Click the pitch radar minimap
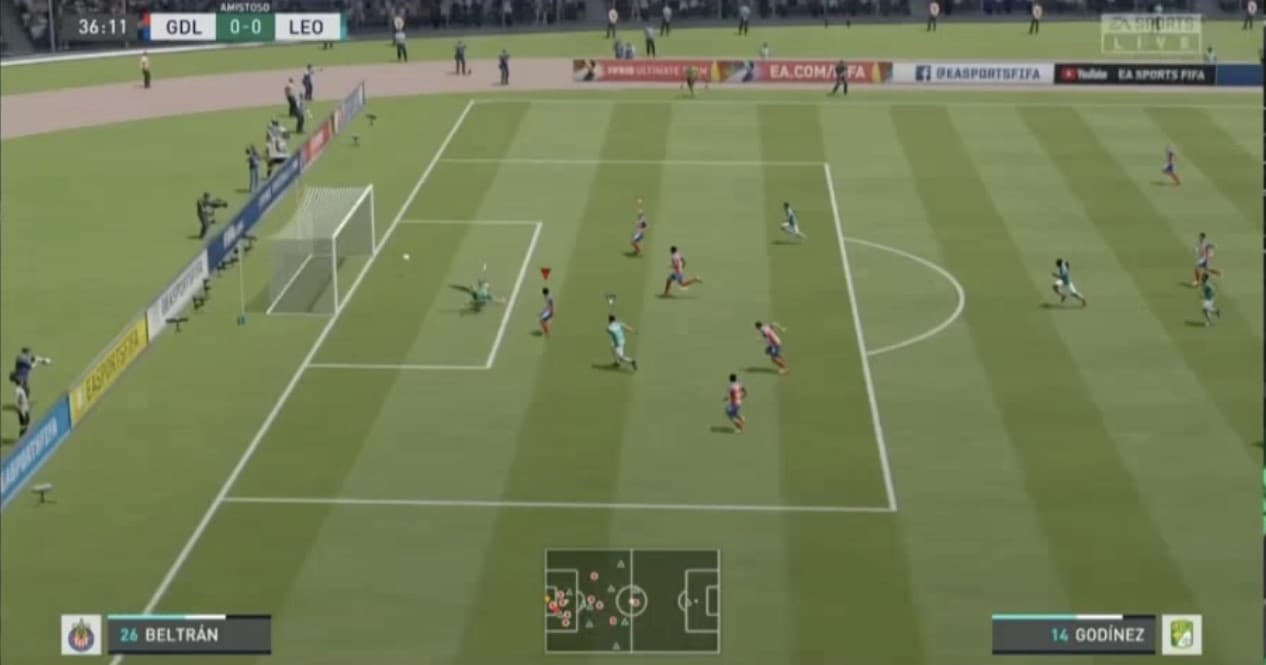Screen dimensions: 1266x665 tap(632, 600)
